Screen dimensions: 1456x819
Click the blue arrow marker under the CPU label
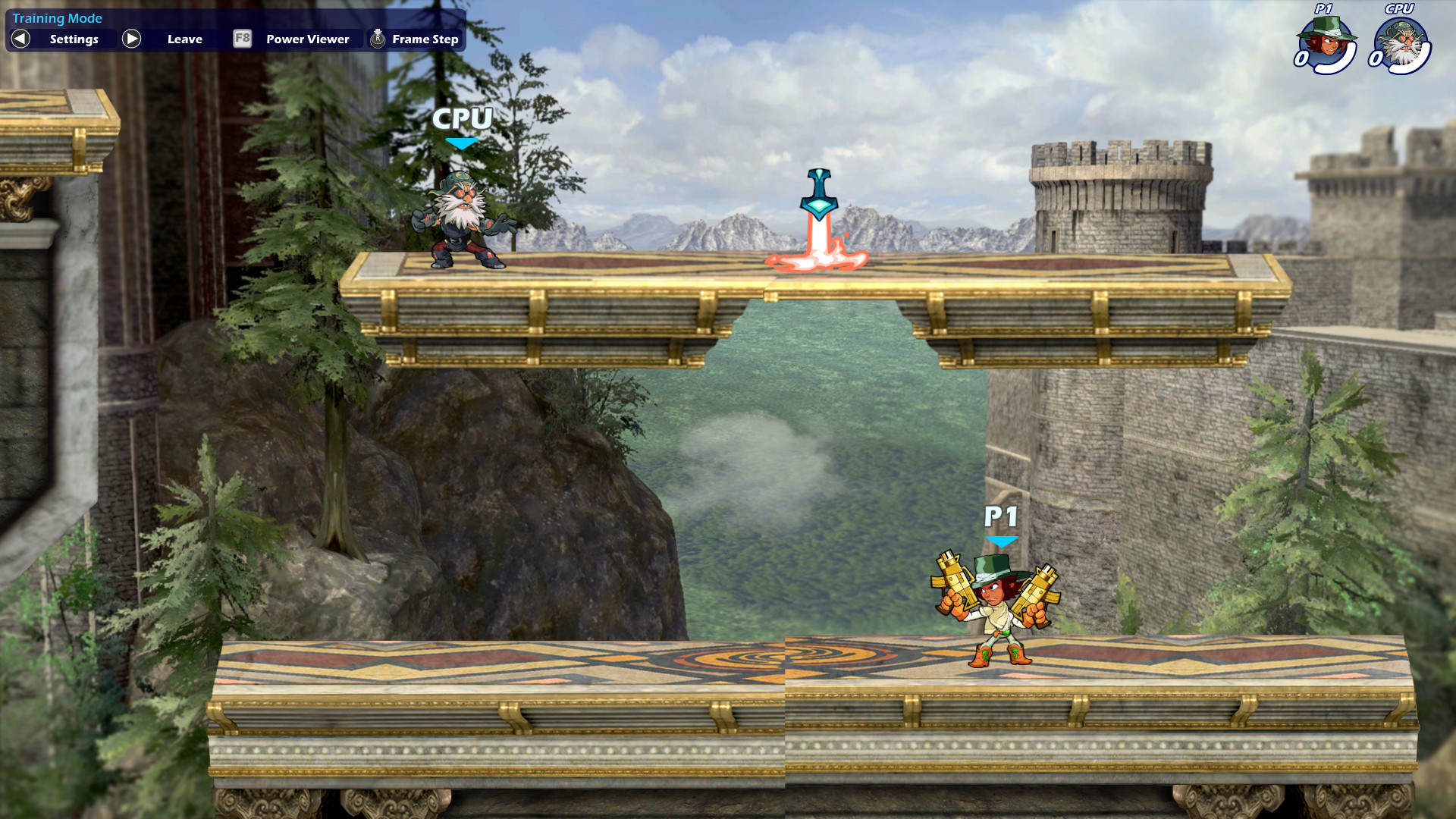pos(461,143)
